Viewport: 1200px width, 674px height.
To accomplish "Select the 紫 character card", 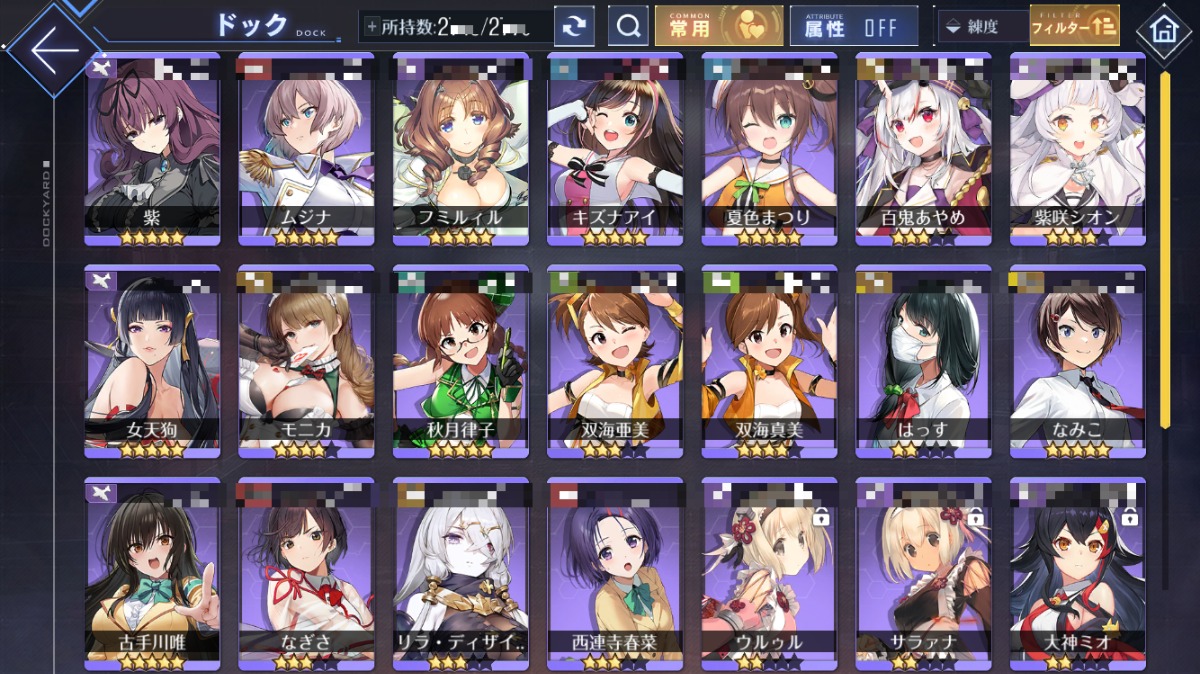I will point(151,150).
